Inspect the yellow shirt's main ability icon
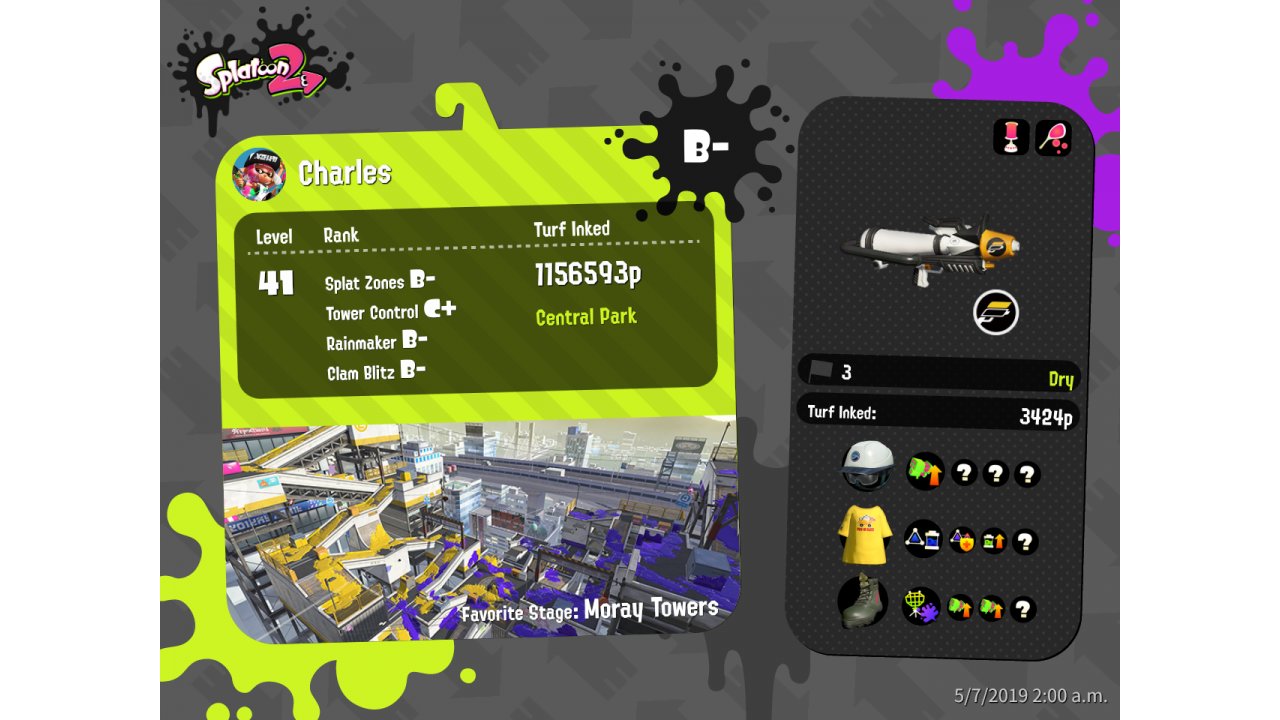This screenshot has height=720, width=1280. (922, 539)
